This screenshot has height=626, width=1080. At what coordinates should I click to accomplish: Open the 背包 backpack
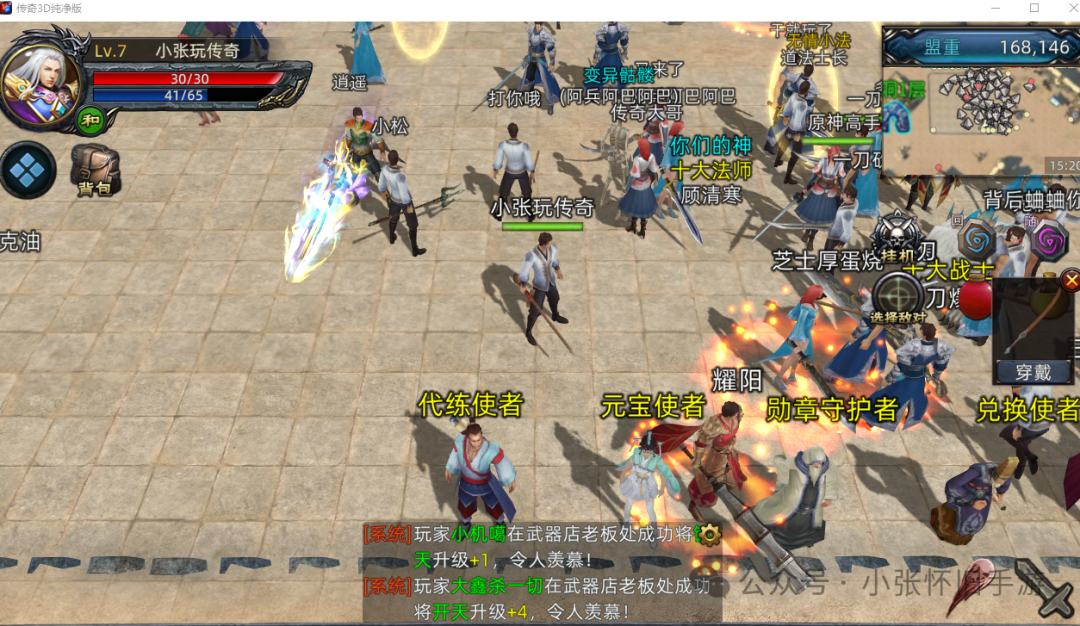pyautogui.click(x=95, y=171)
